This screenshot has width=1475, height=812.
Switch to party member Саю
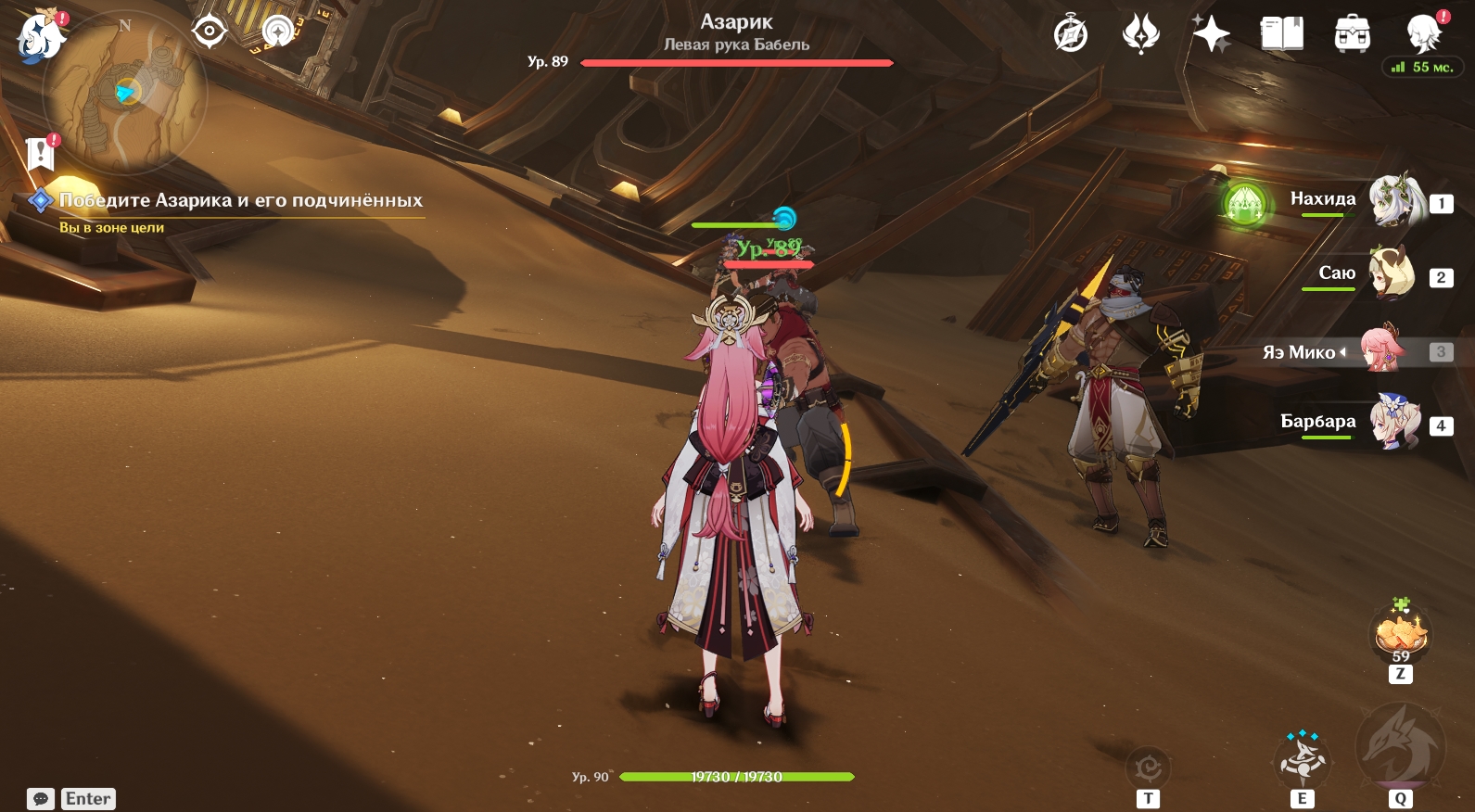[1391, 274]
